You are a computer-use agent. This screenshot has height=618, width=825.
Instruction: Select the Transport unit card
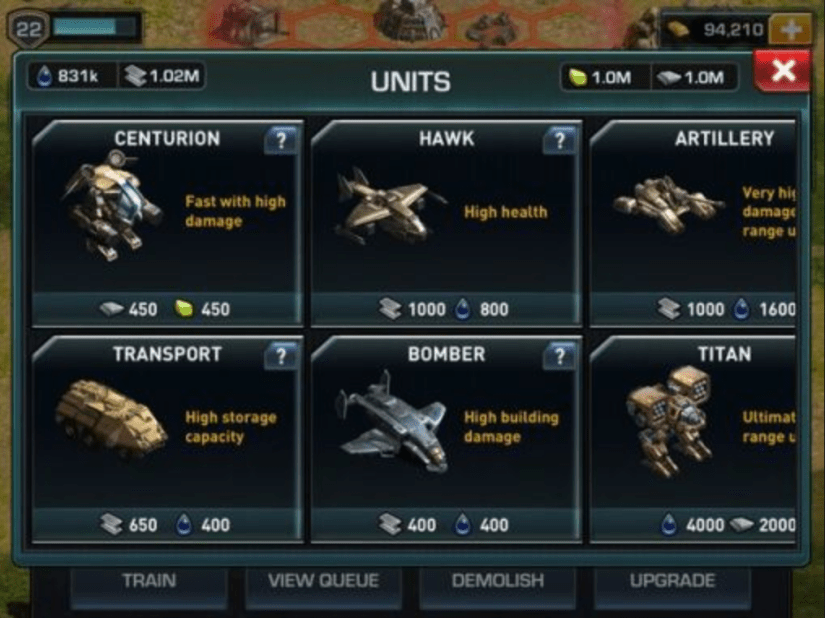(x=167, y=438)
